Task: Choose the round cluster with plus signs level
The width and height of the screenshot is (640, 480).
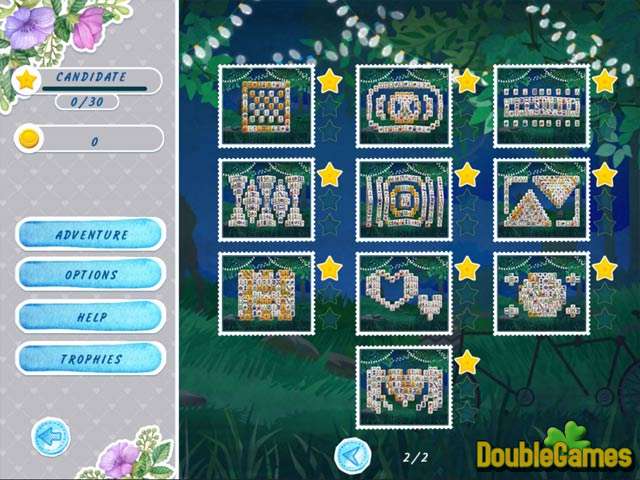Action: coord(541,293)
